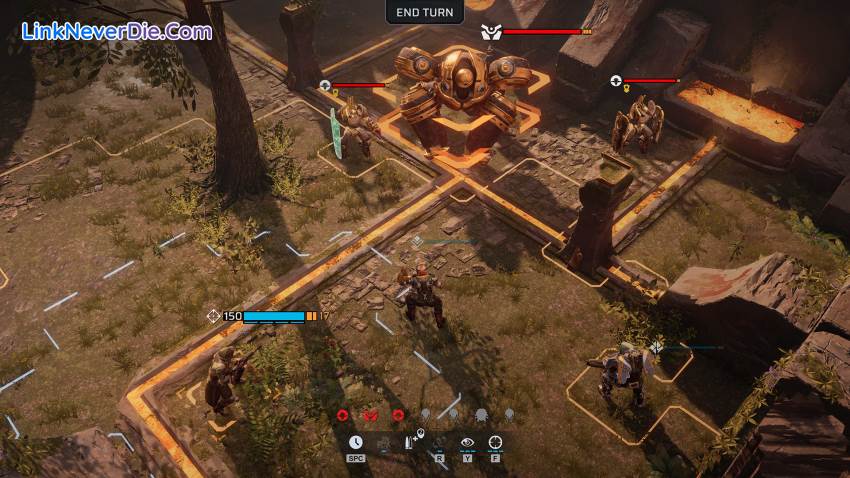Viewport: 850px width, 478px height.
Task: Select the dimmed ability icon beside the clock
Action: pos(384,442)
